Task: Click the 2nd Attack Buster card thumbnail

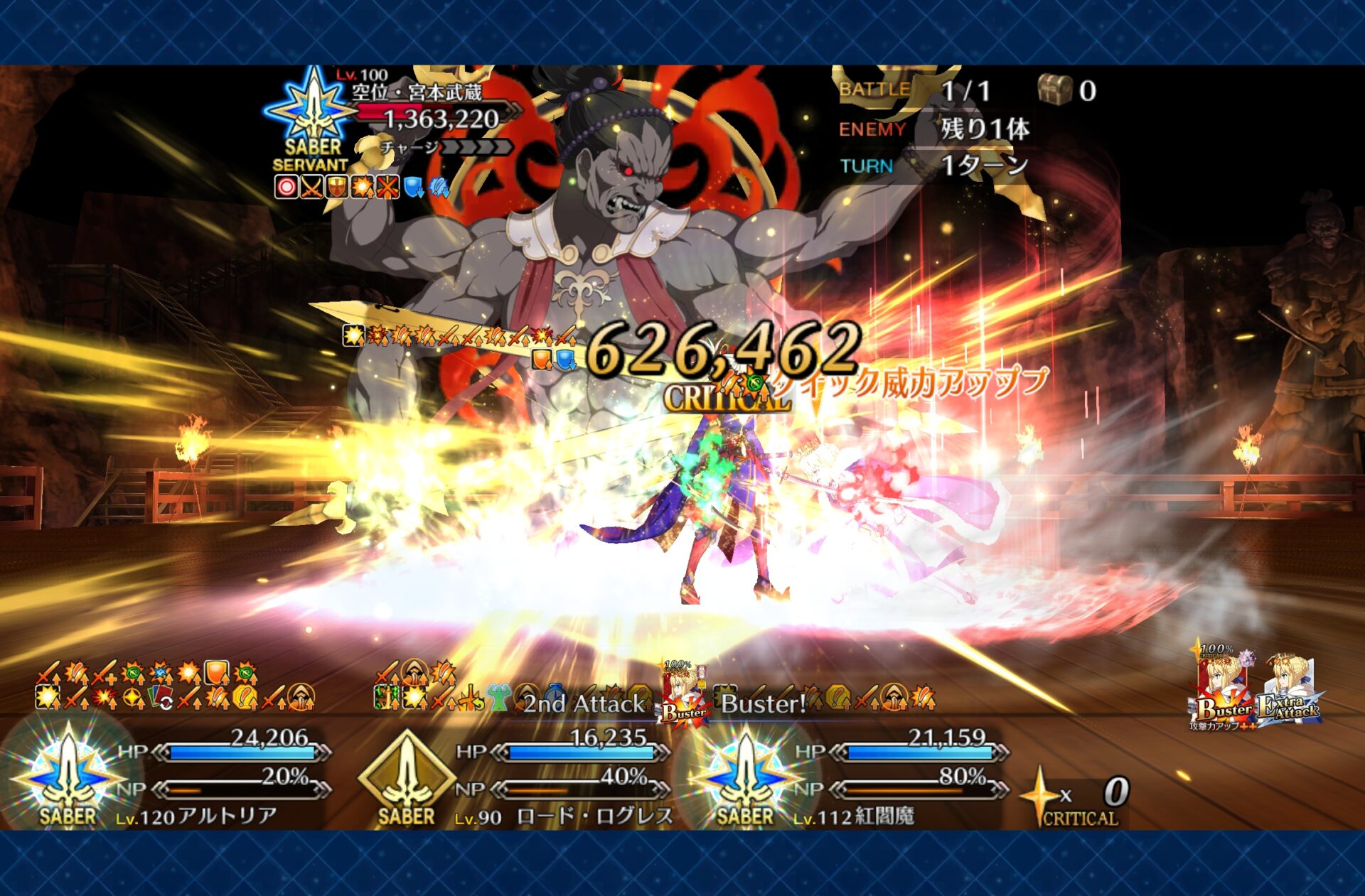Action: 683,694
